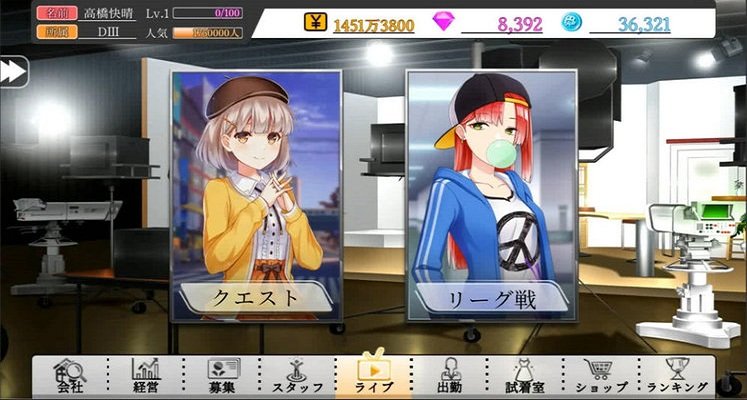Switch to the ライブ live tab
The image size is (747, 400).
pos(373,376)
